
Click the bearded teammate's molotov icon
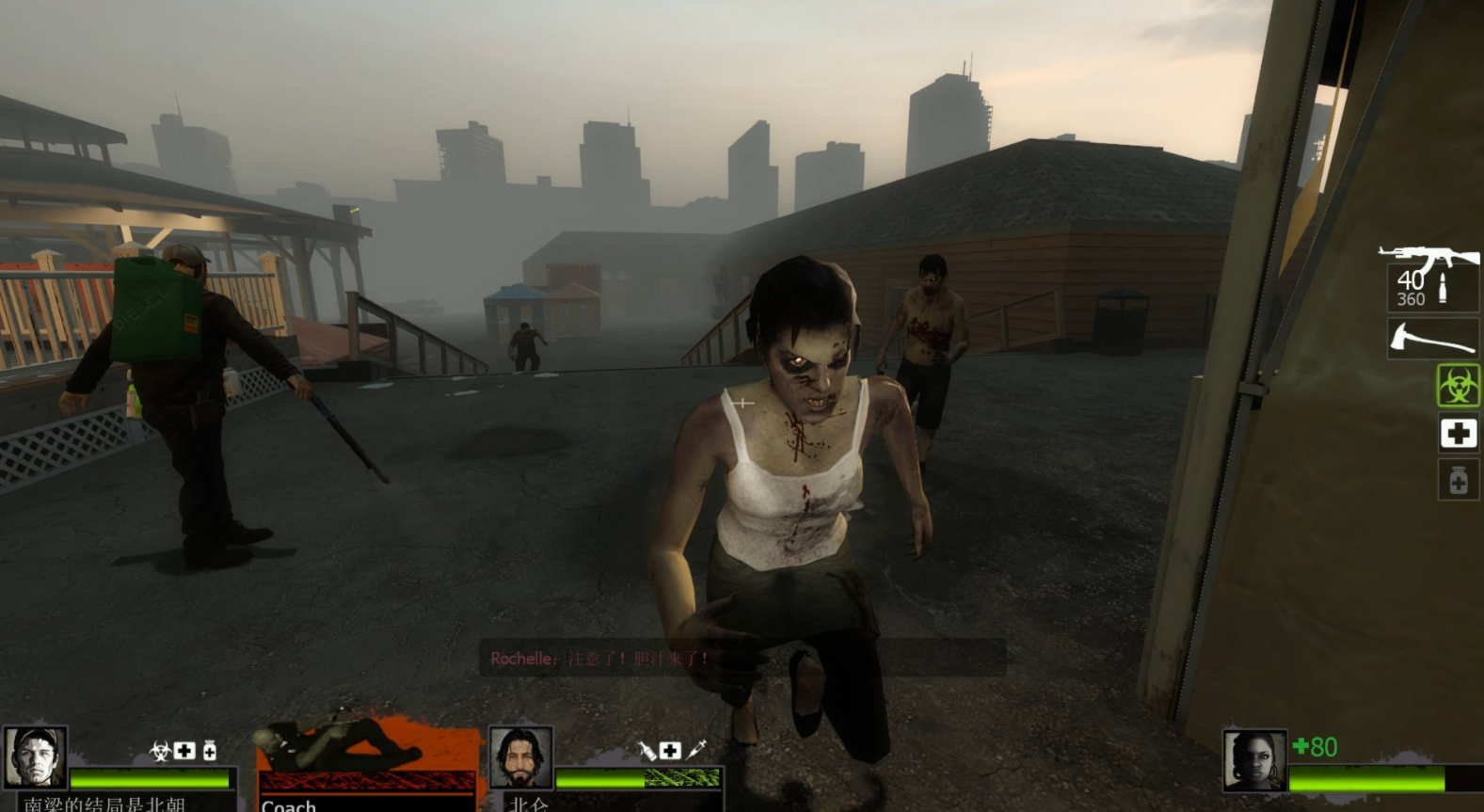coord(647,750)
